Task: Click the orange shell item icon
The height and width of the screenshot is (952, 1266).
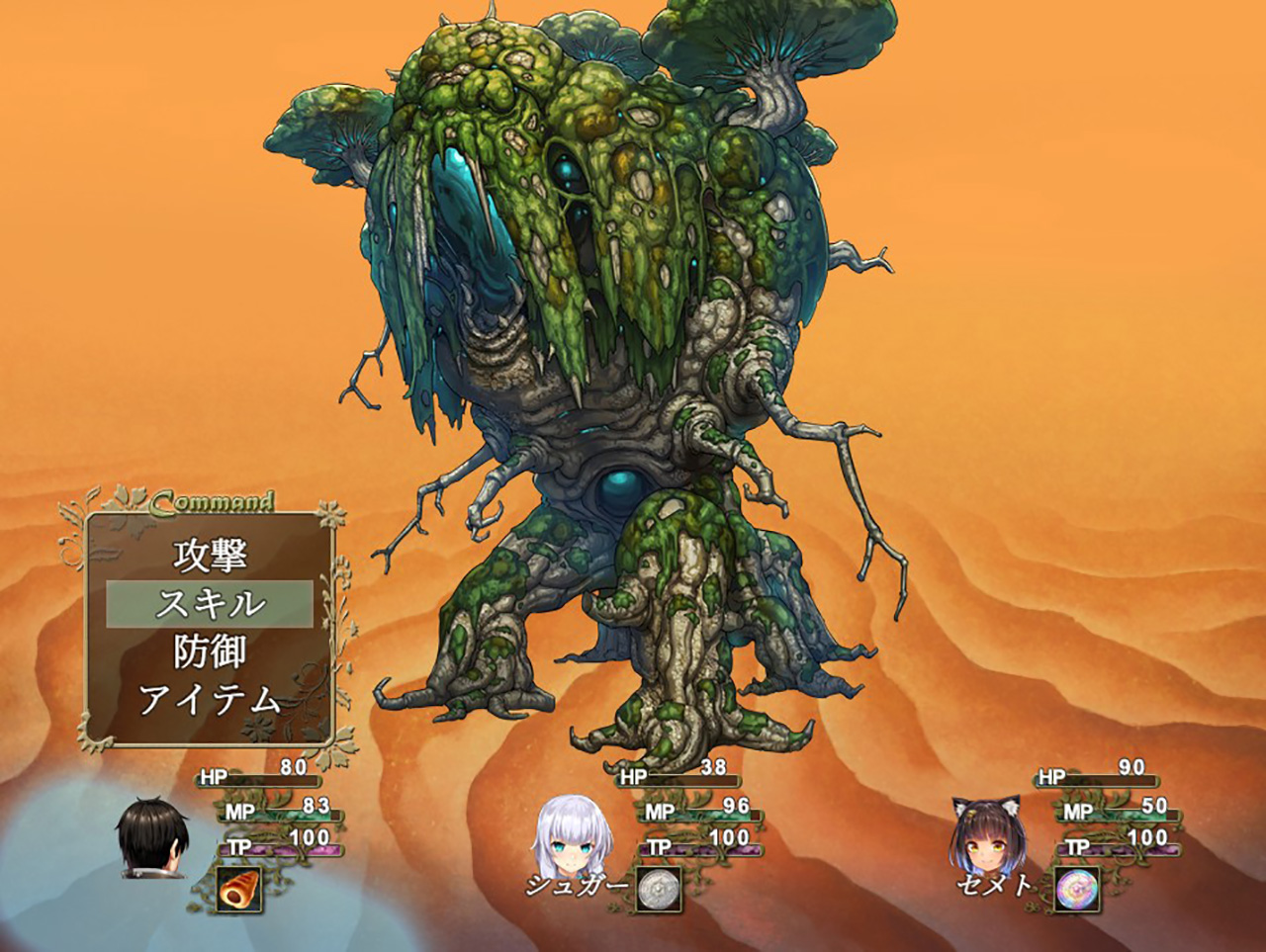Action: [x=238, y=890]
